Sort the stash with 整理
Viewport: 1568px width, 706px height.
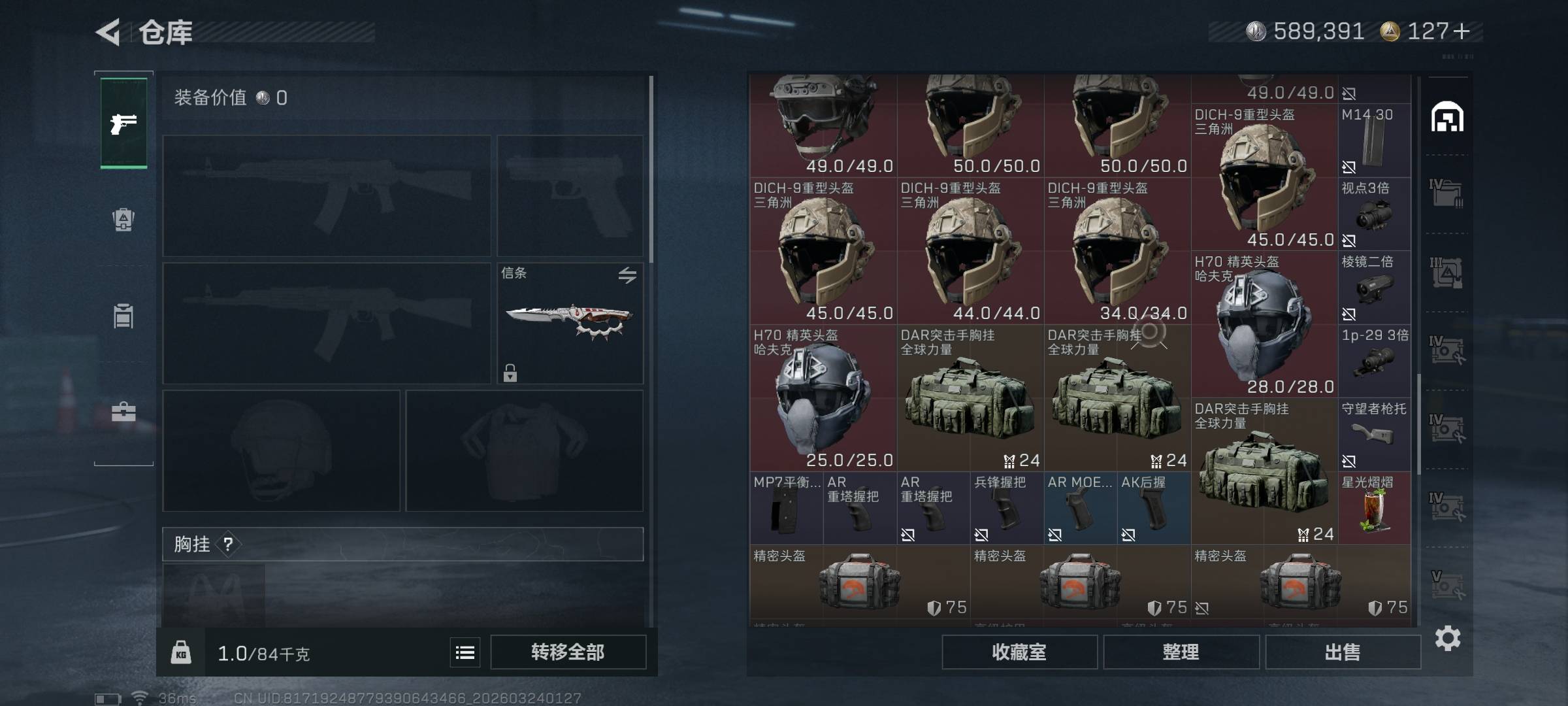[x=1181, y=652]
